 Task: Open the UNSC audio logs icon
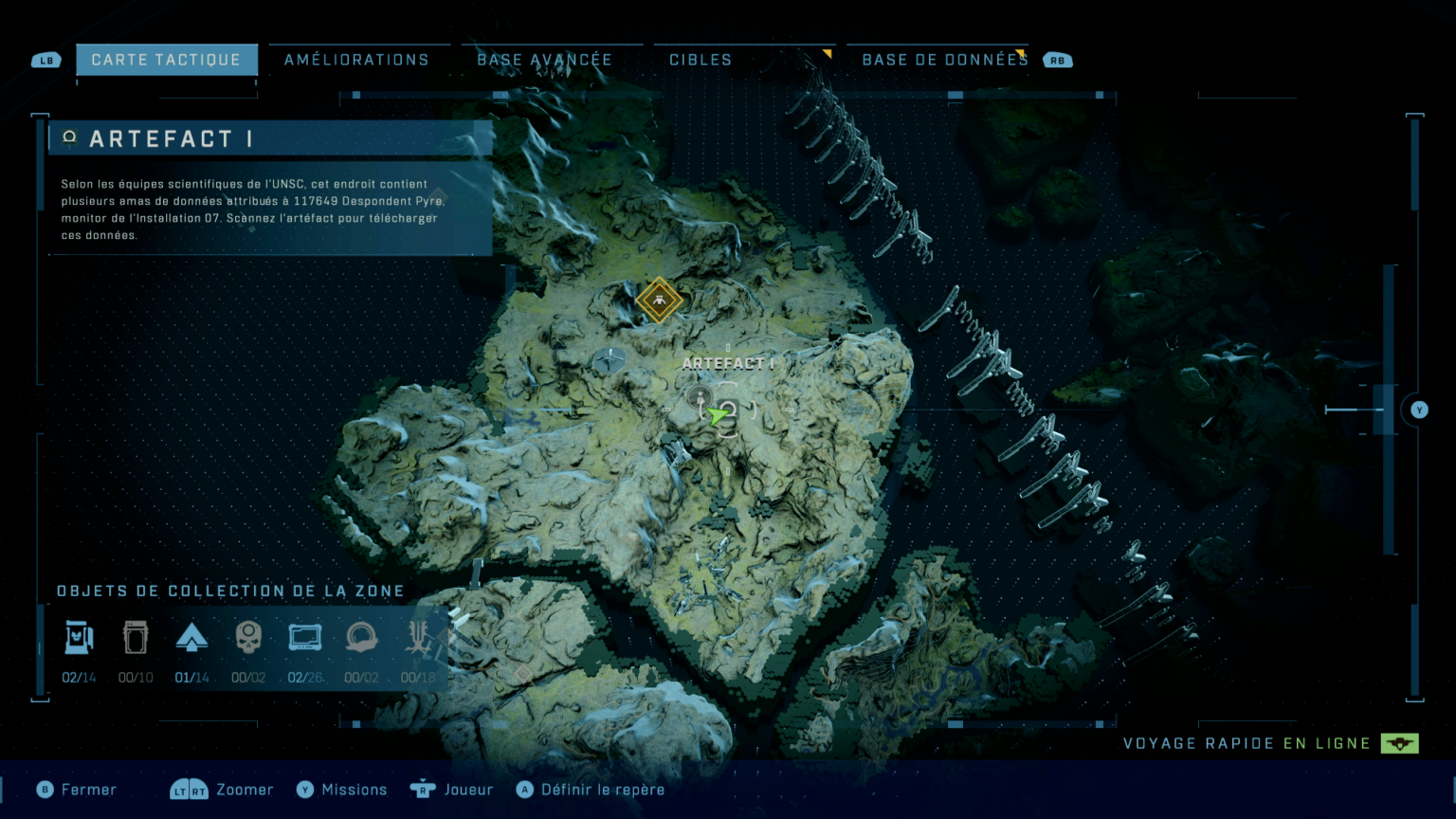click(x=304, y=636)
